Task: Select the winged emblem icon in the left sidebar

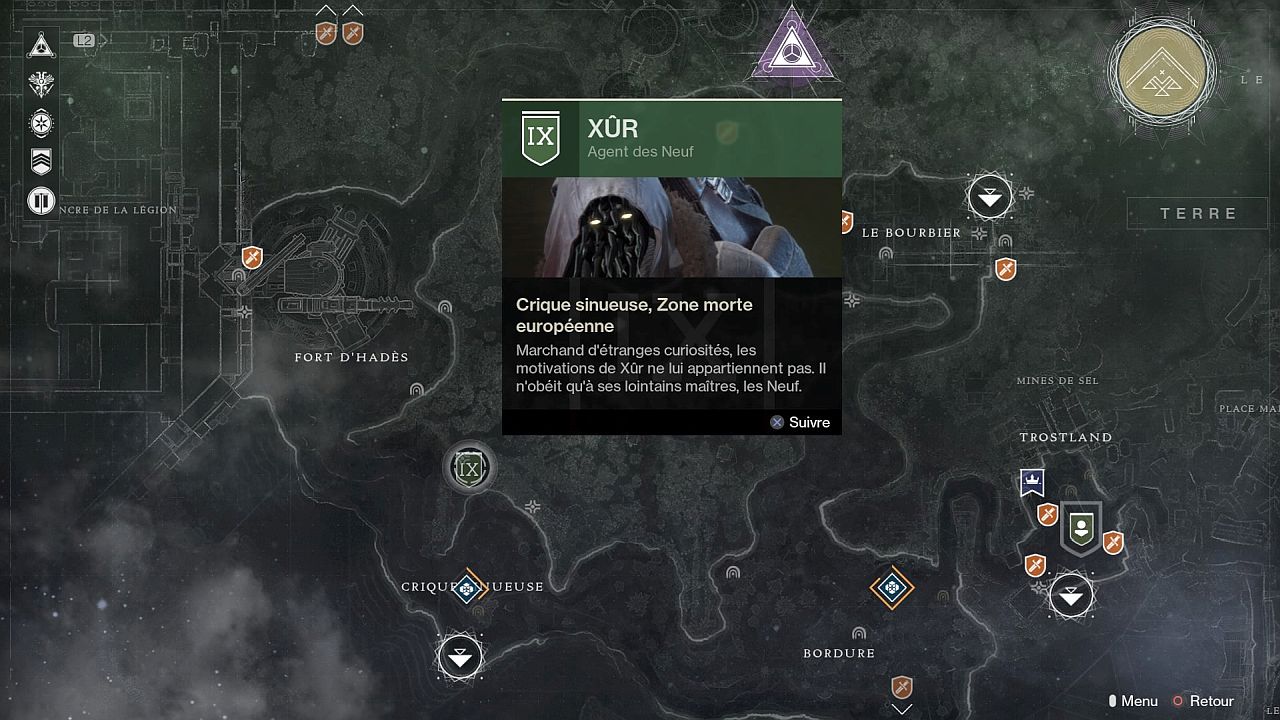Action: pos(41,84)
